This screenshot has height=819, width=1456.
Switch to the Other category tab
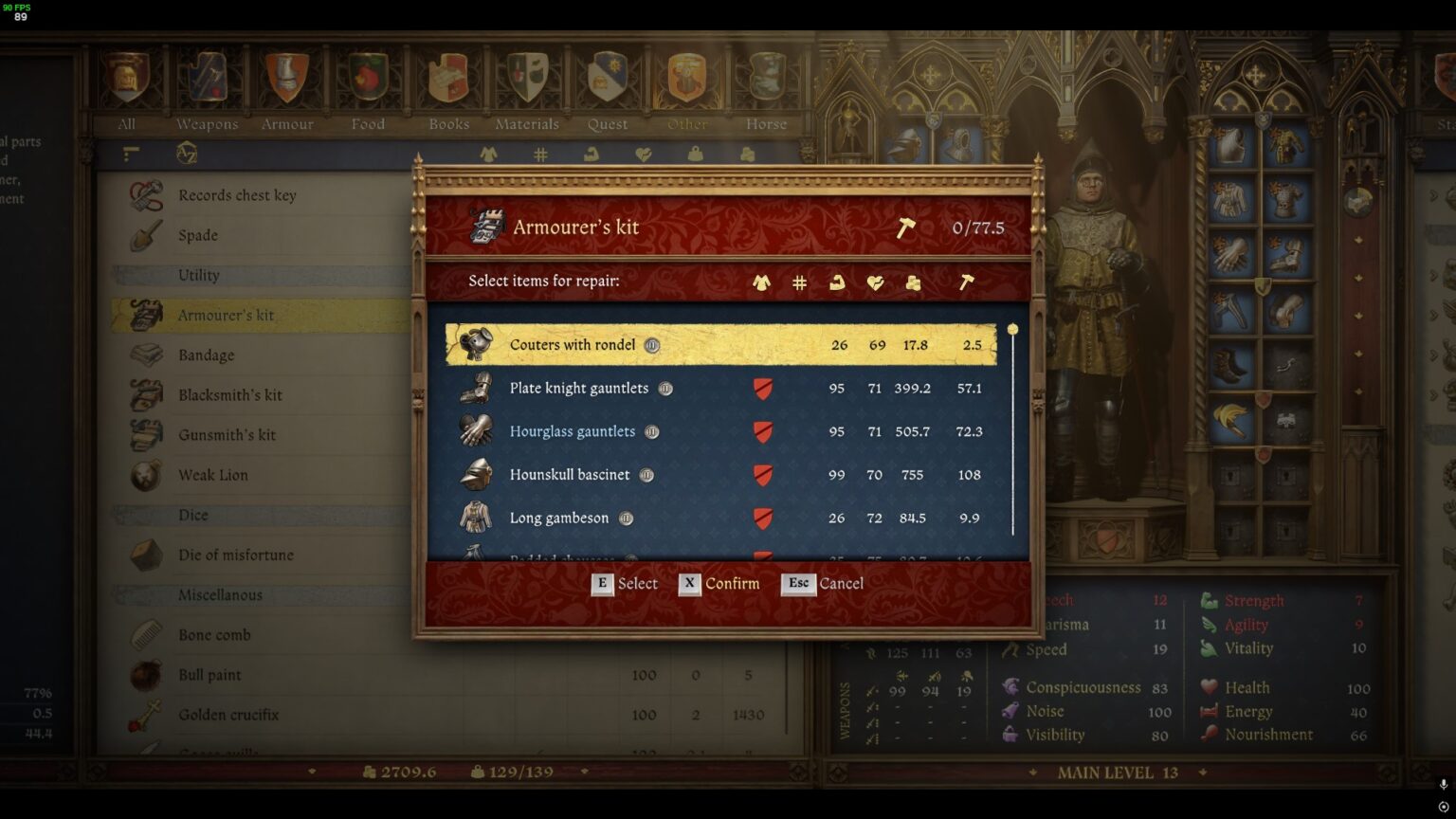pos(685,74)
